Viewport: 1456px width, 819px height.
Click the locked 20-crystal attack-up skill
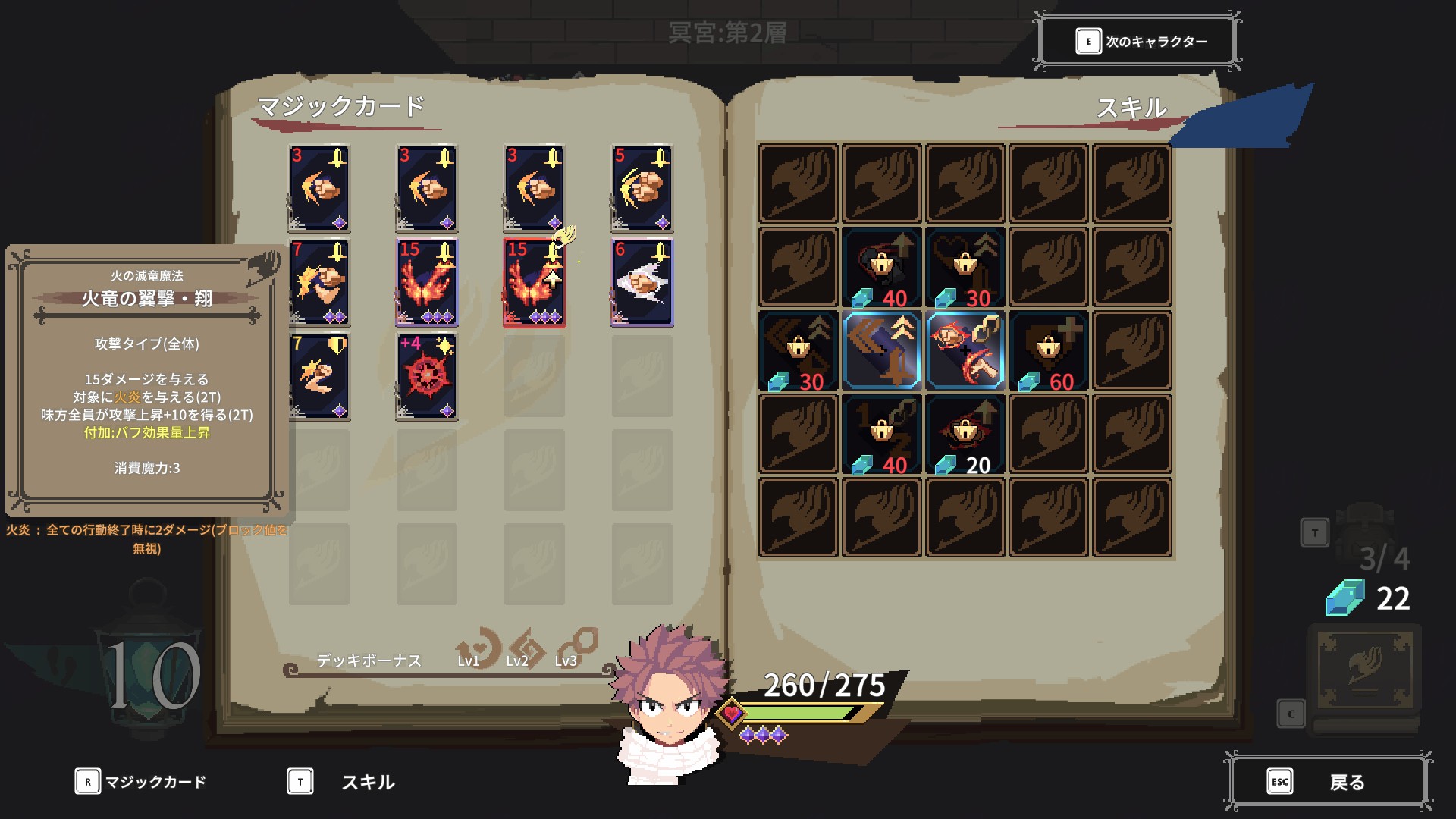965,434
